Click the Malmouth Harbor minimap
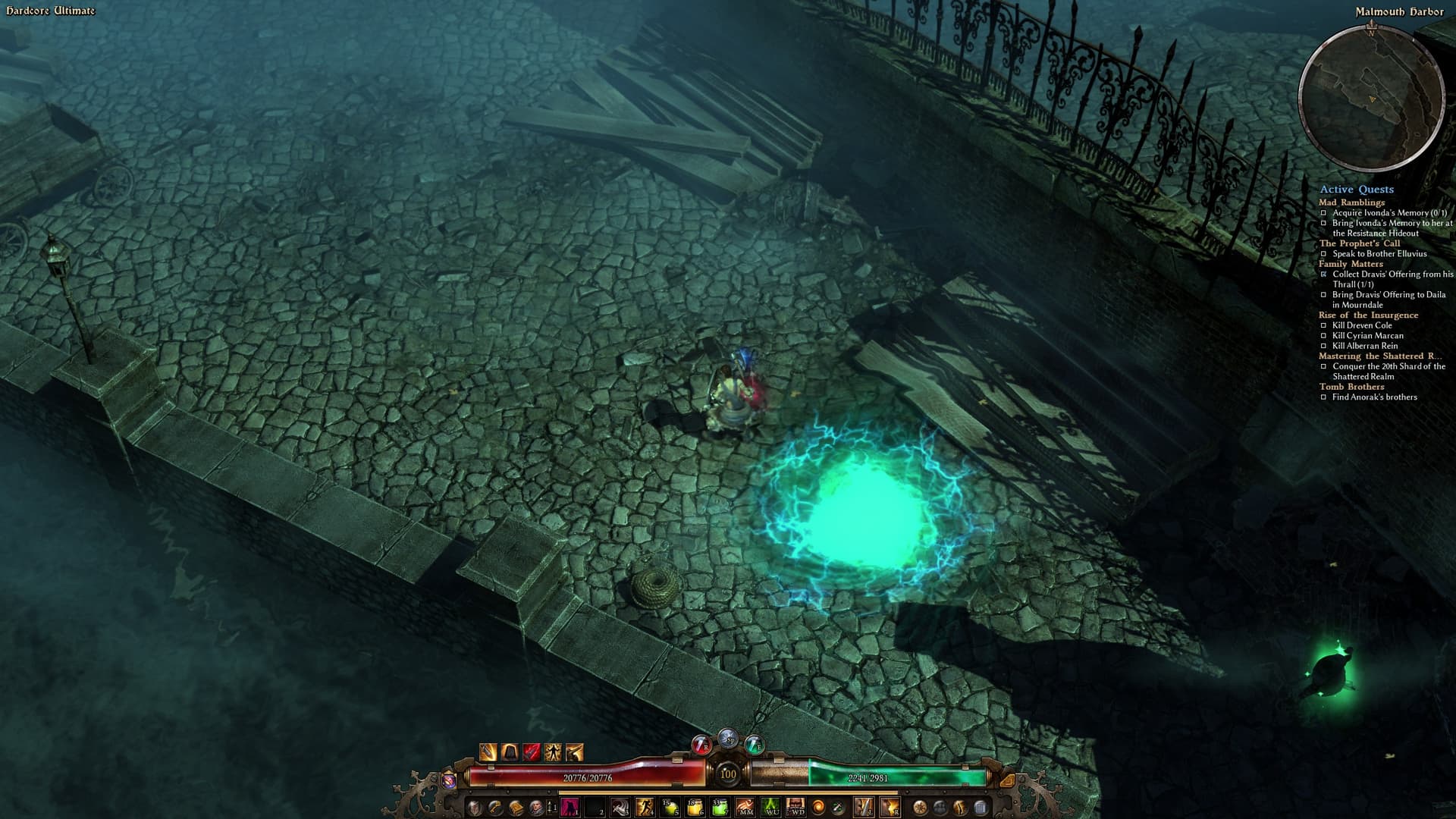 [1371, 99]
